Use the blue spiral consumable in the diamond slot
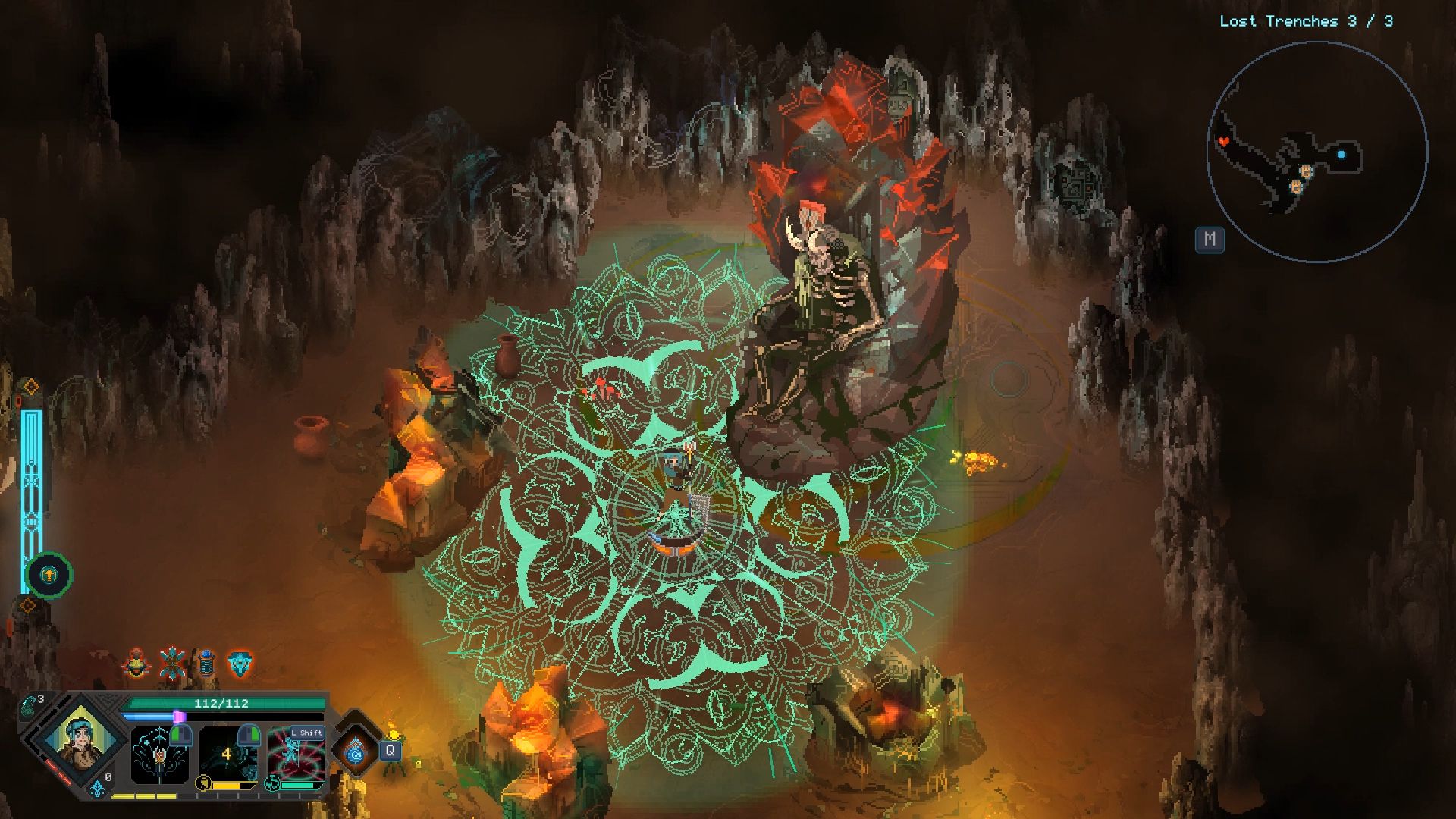 (x=355, y=752)
